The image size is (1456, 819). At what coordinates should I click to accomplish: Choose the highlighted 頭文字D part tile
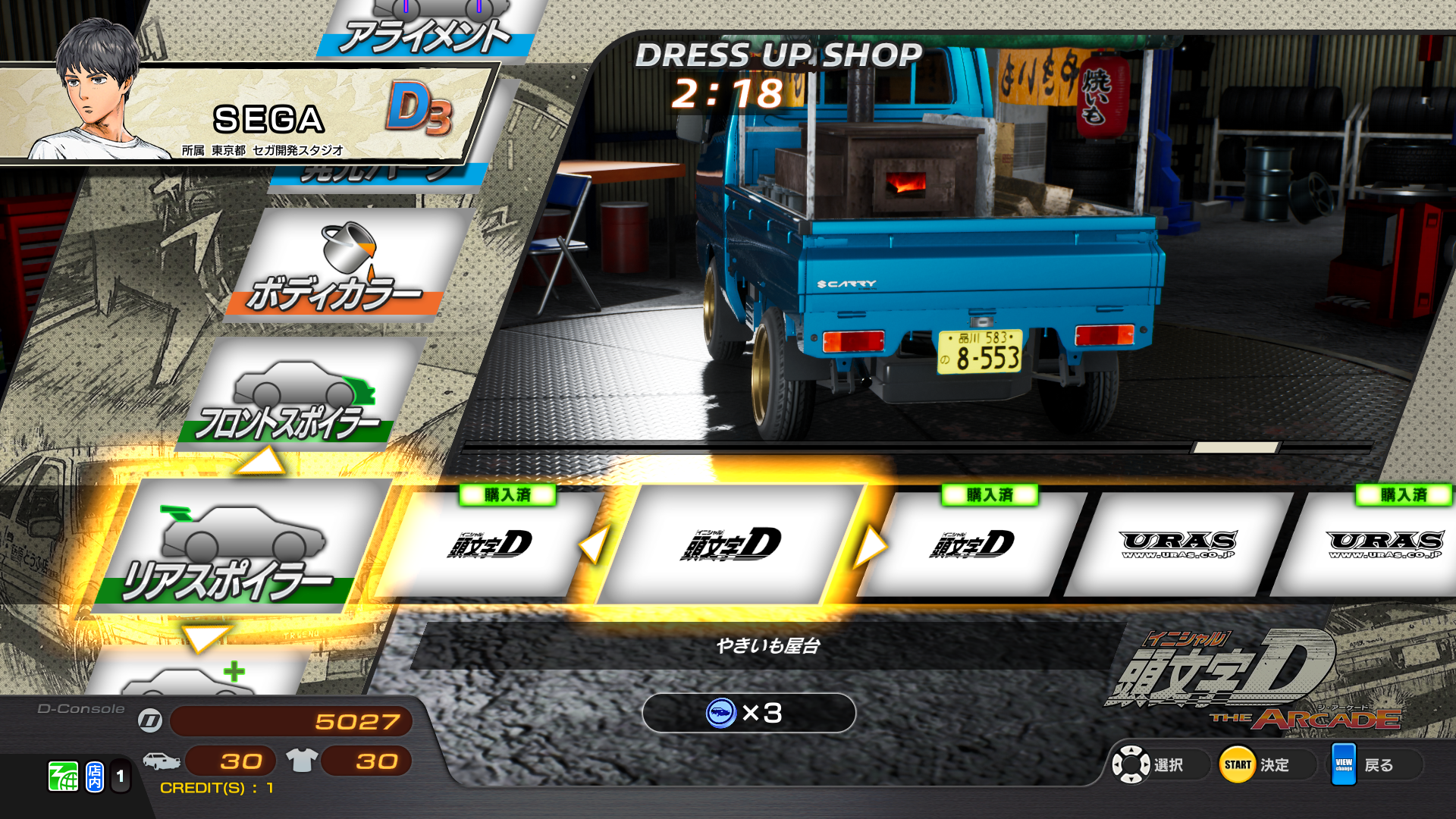coord(732,544)
